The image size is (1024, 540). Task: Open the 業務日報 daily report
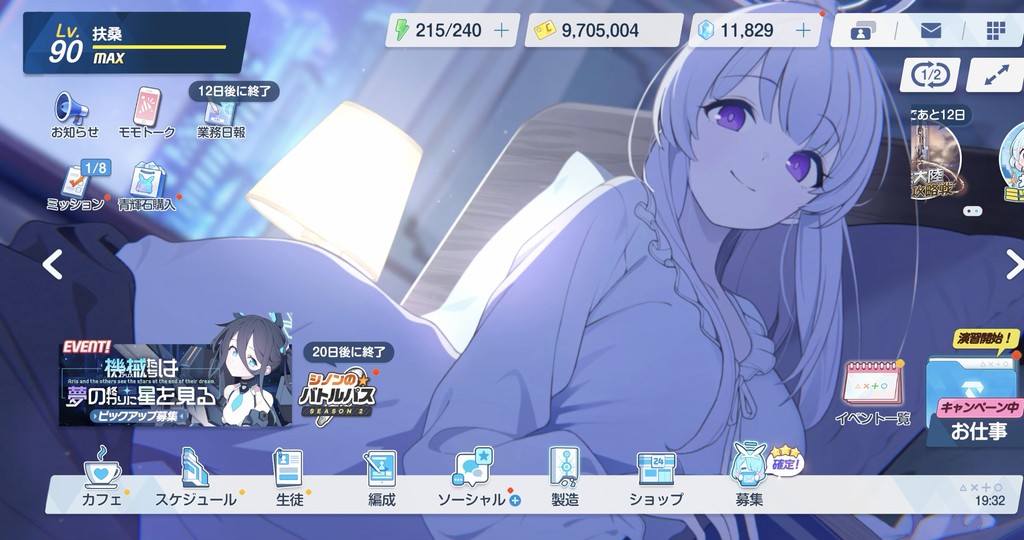[x=221, y=117]
